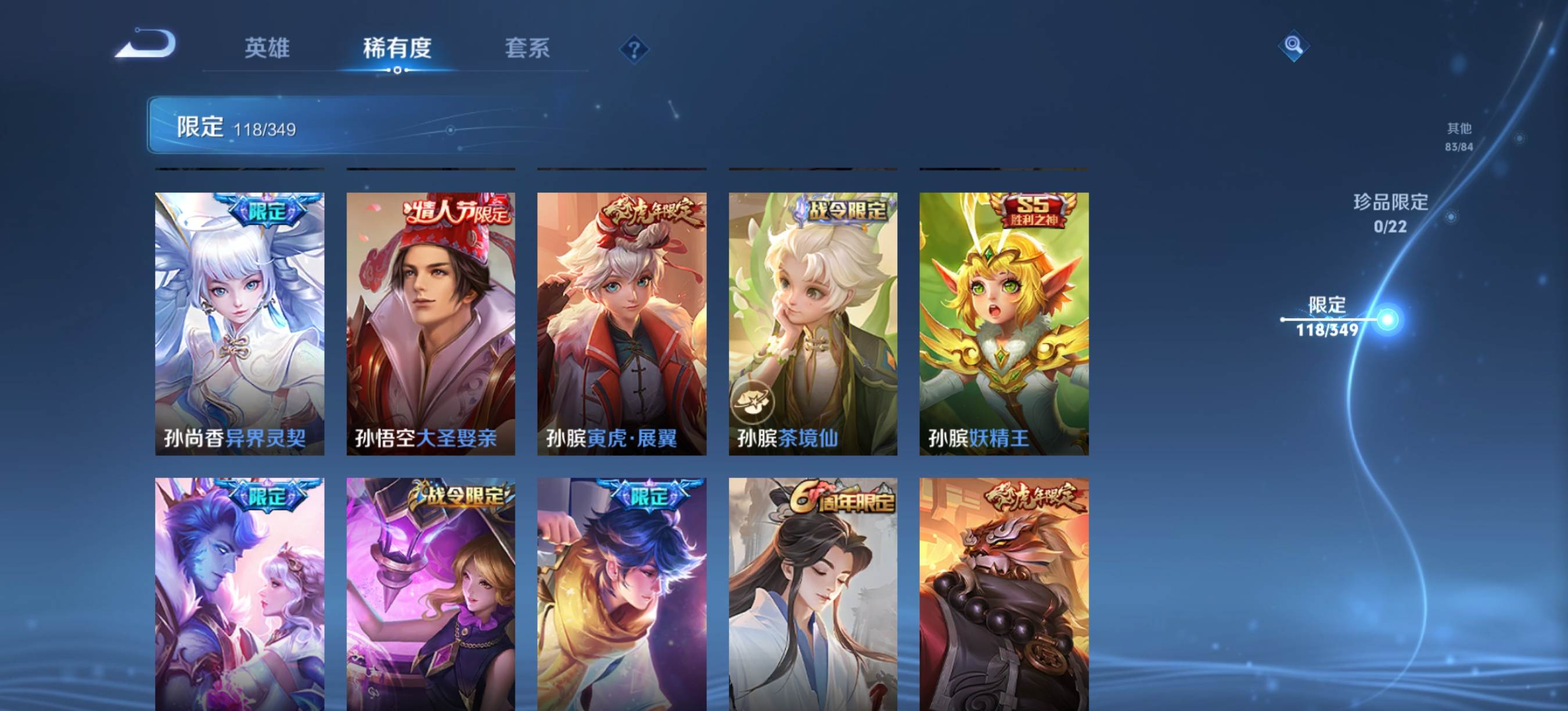1568x711 pixels.
Task: View the tiger-masked 虎年限定 skin card
Action: (x=1004, y=594)
